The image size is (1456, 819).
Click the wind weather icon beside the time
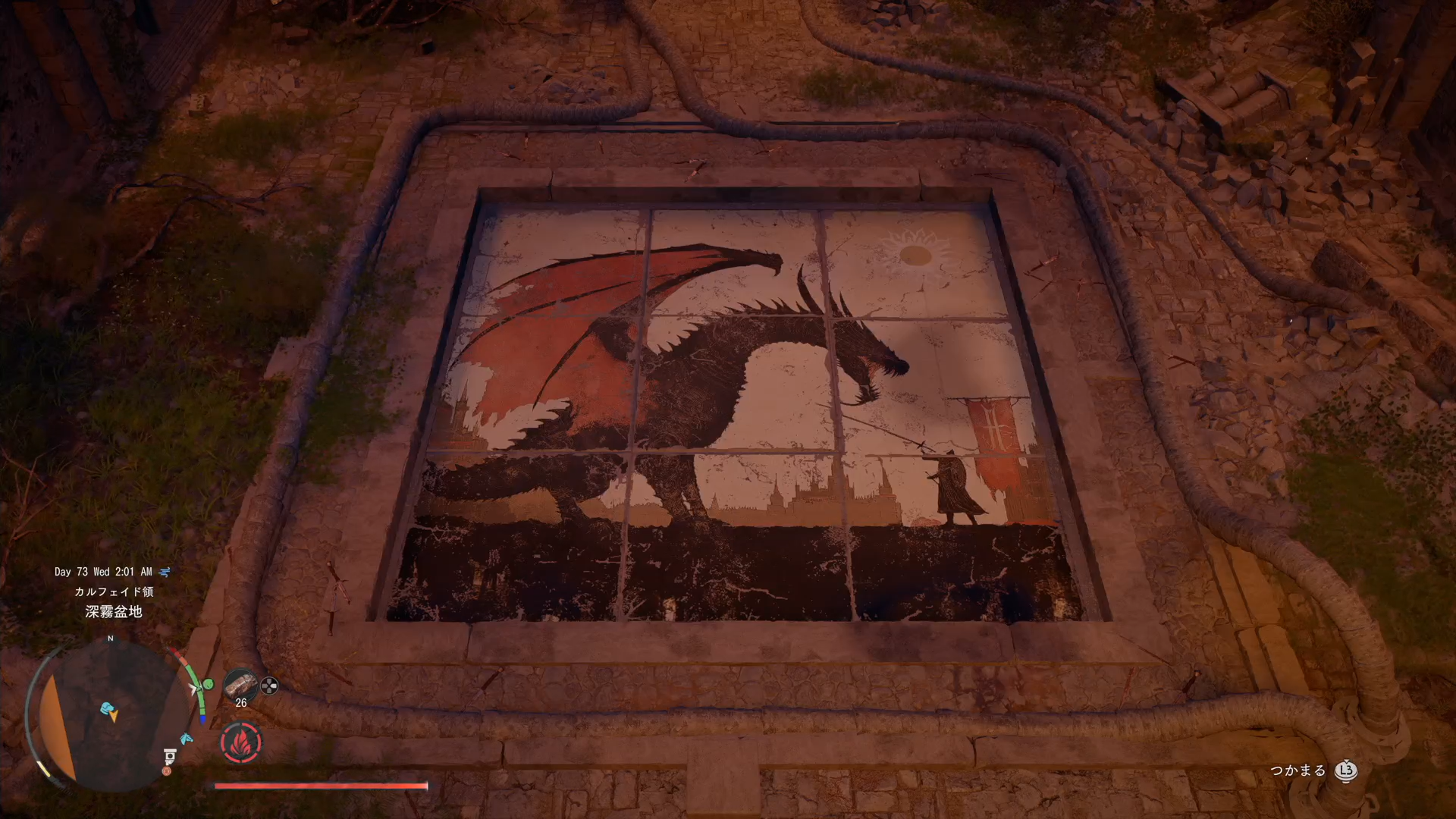[x=165, y=572]
